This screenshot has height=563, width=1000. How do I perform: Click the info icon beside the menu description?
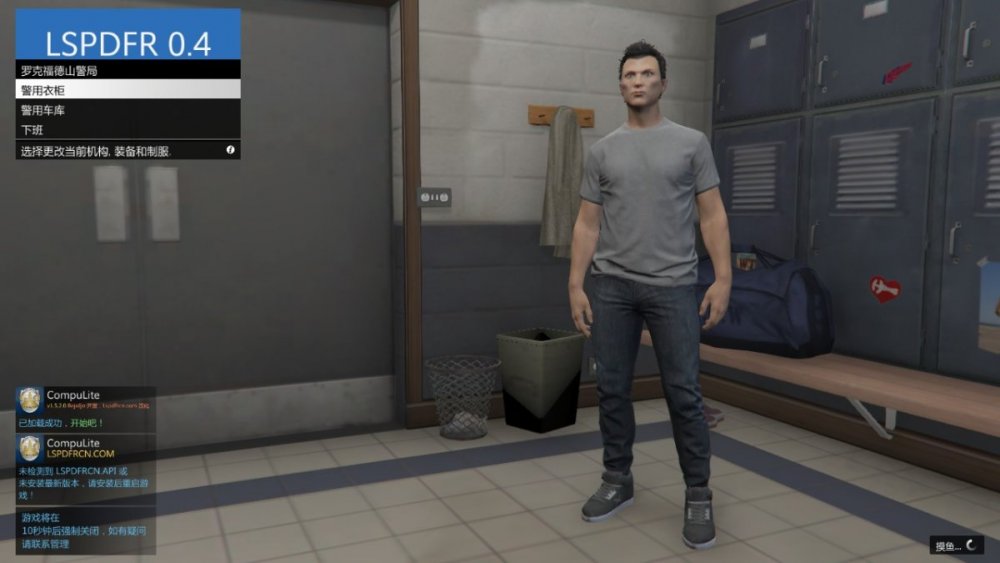[x=230, y=150]
